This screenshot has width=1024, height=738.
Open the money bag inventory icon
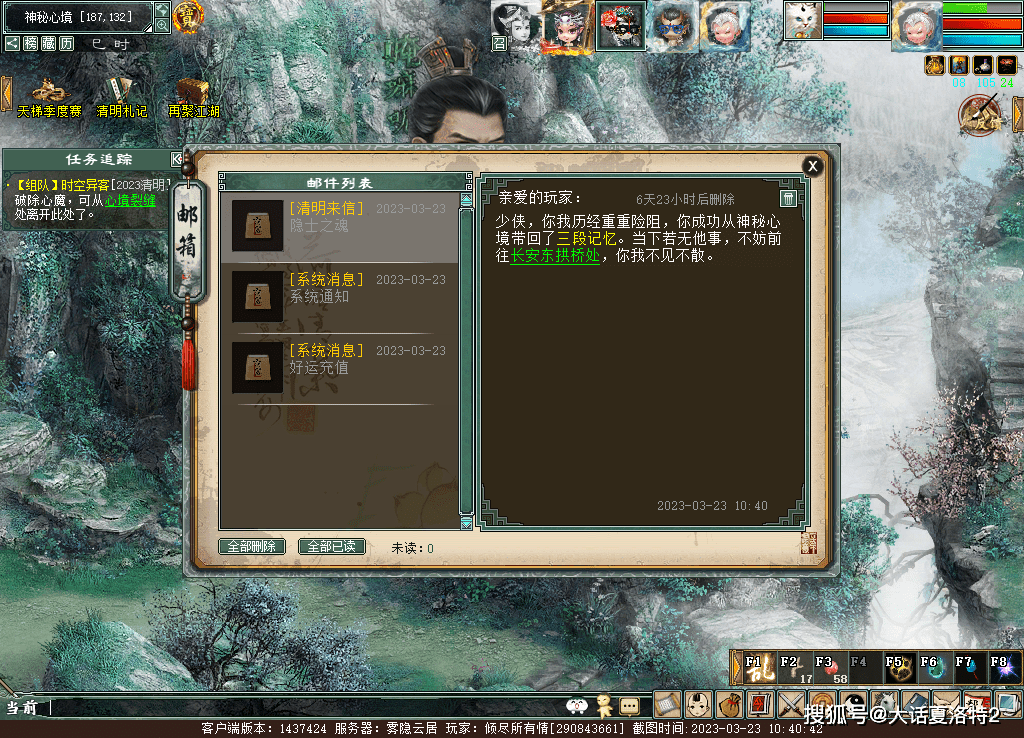pyautogui.click(x=729, y=705)
